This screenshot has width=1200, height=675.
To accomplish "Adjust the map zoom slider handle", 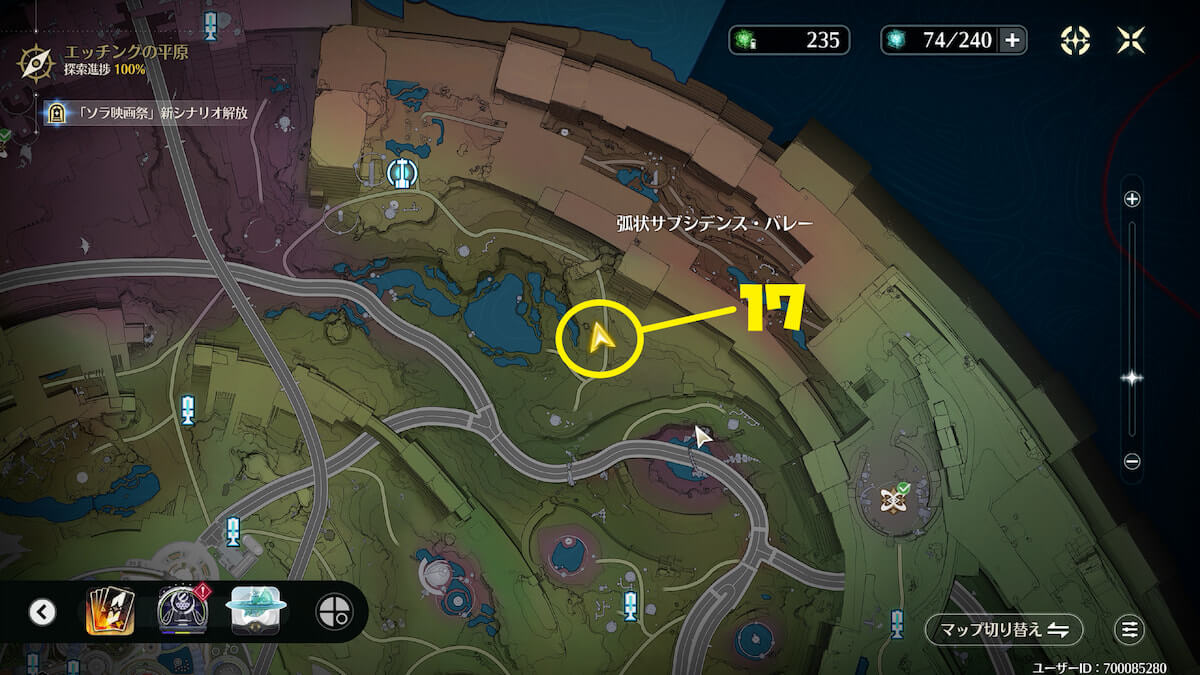I will [1132, 378].
